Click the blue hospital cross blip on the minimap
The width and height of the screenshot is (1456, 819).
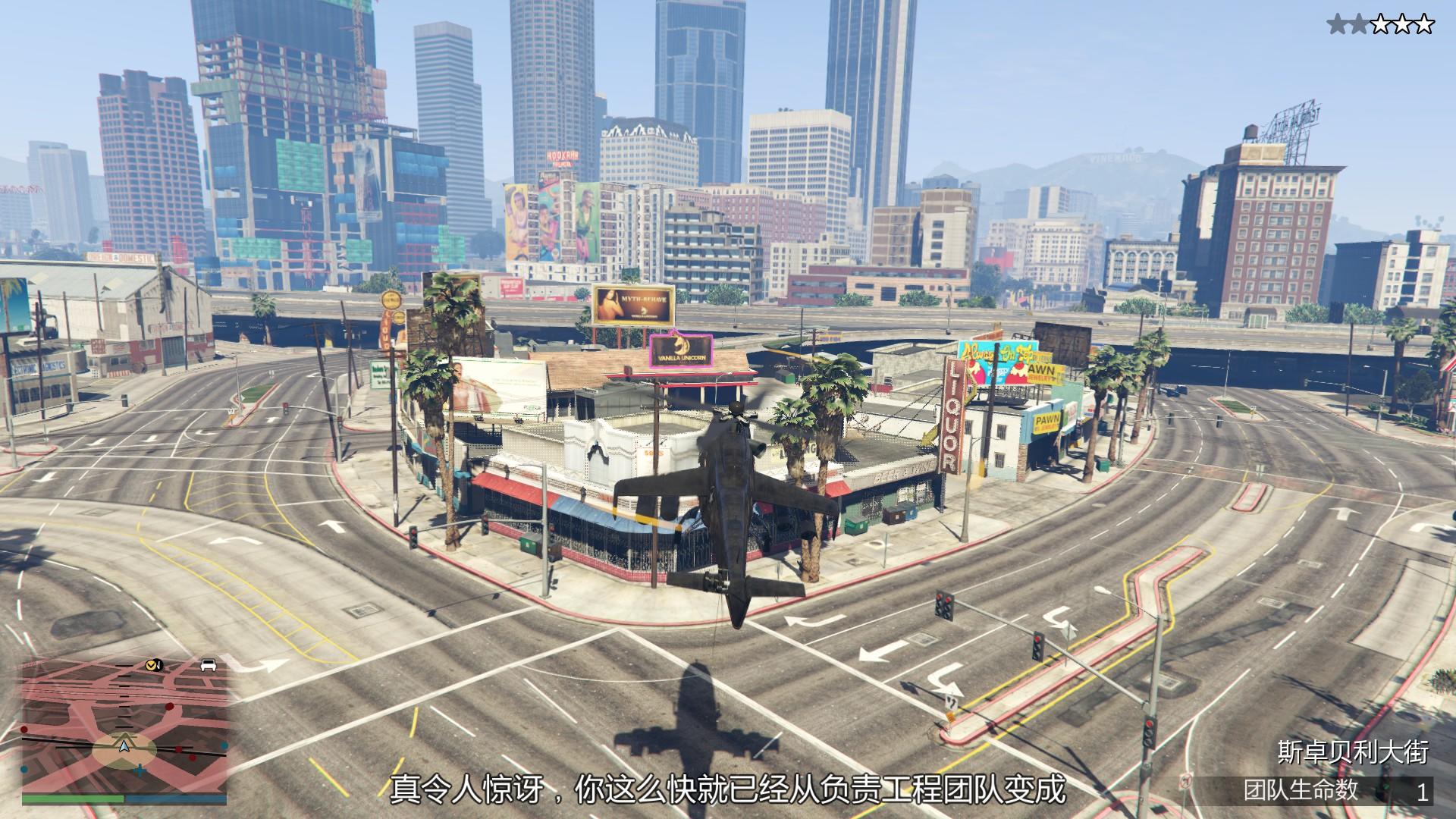(140, 771)
